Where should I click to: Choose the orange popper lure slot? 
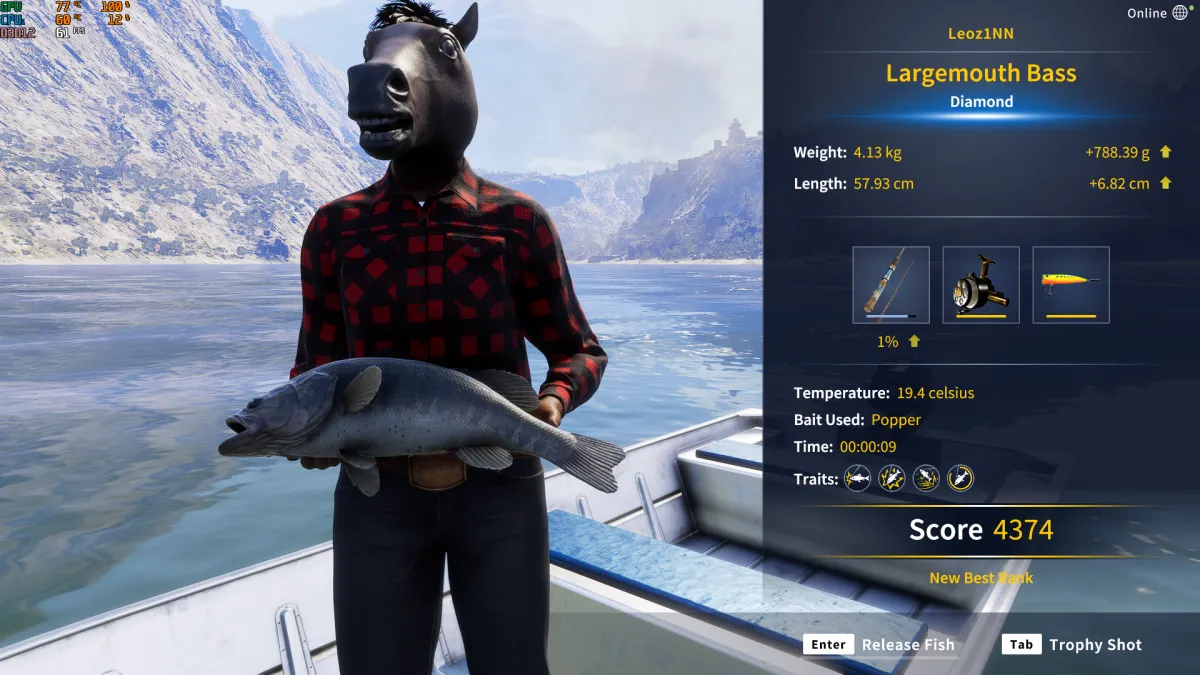coord(1070,285)
